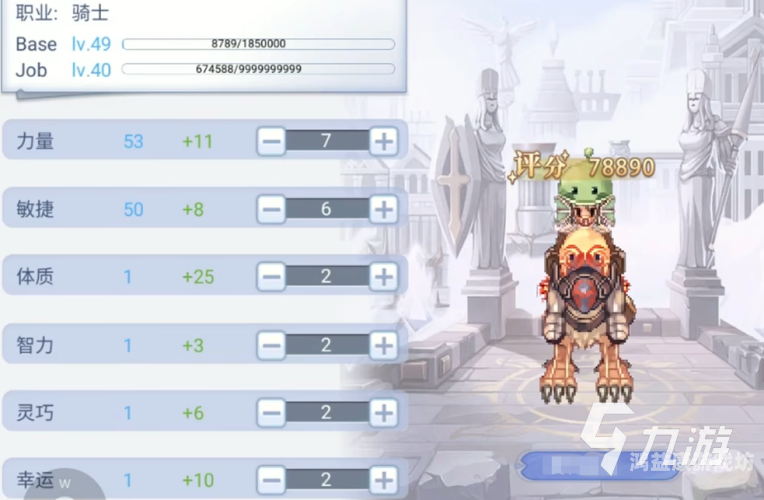The height and width of the screenshot is (500, 764).
Task: Increase 力量 points with plus button
Action: click(383, 141)
